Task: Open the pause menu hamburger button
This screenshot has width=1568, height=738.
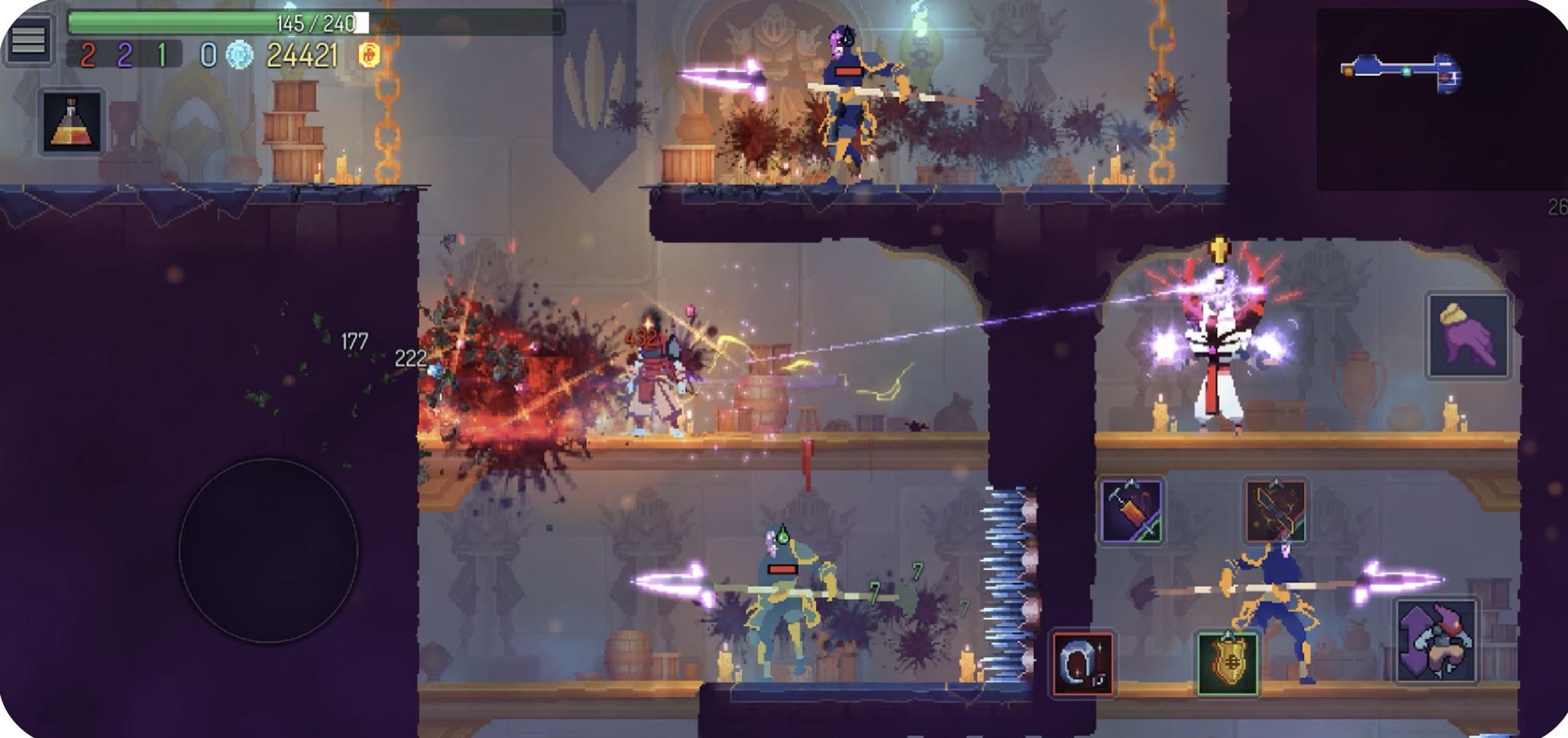Action: pos(28,41)
